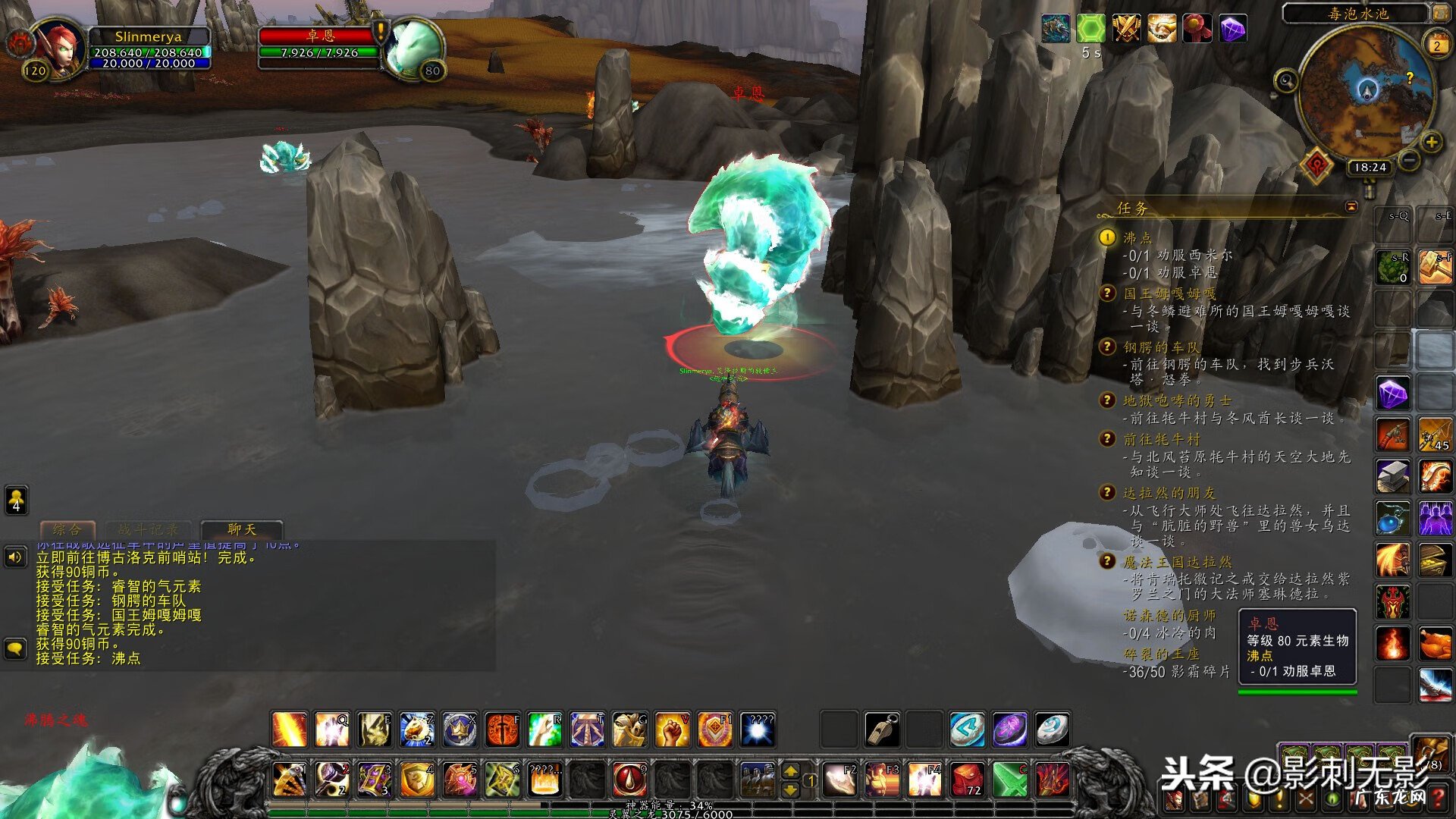Collapse the 任务 quest tracker header
Image resolution: width=1456 pixels, height=819 pixels.
pyautogui.click(x=1351, y=206)
